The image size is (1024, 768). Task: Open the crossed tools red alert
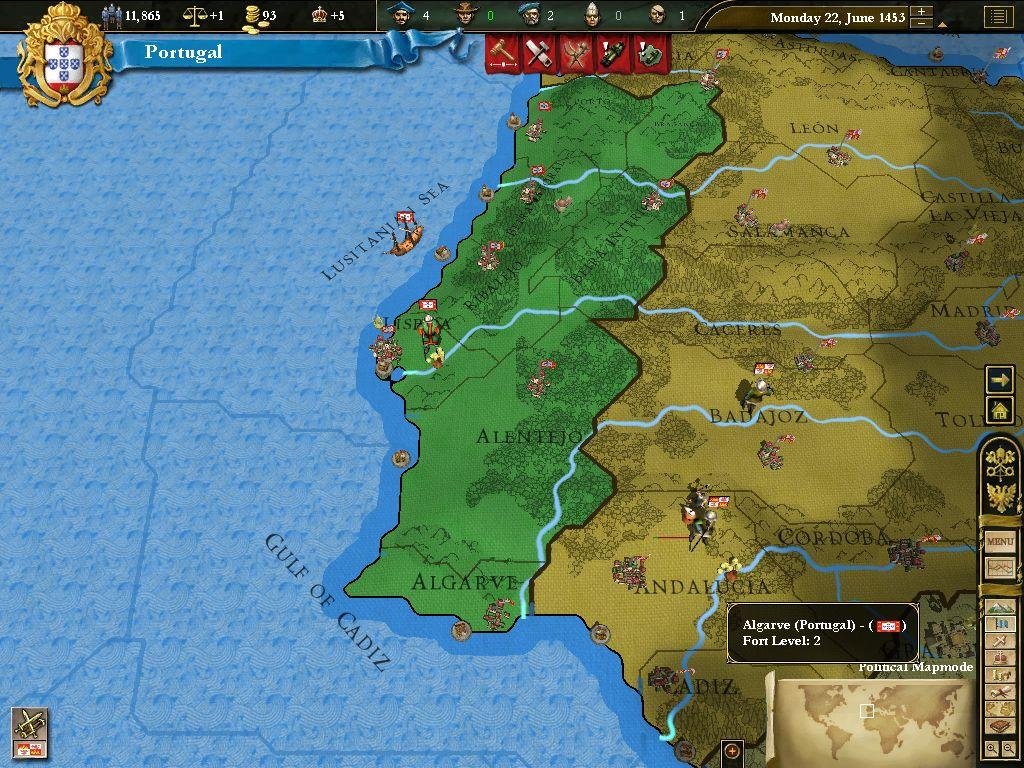538,54
